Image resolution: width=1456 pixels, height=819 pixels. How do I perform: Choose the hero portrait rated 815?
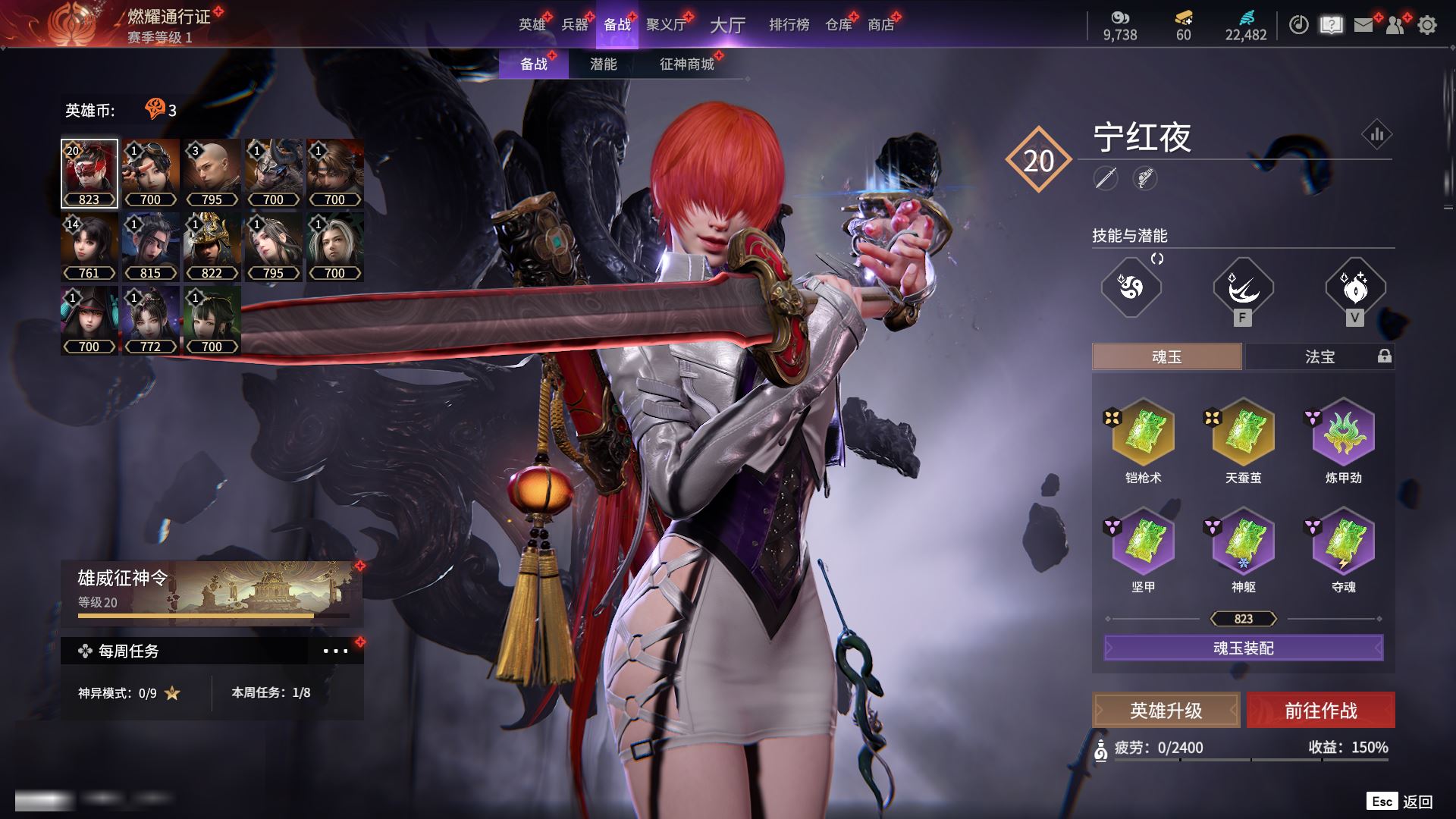tap(150, 247)
